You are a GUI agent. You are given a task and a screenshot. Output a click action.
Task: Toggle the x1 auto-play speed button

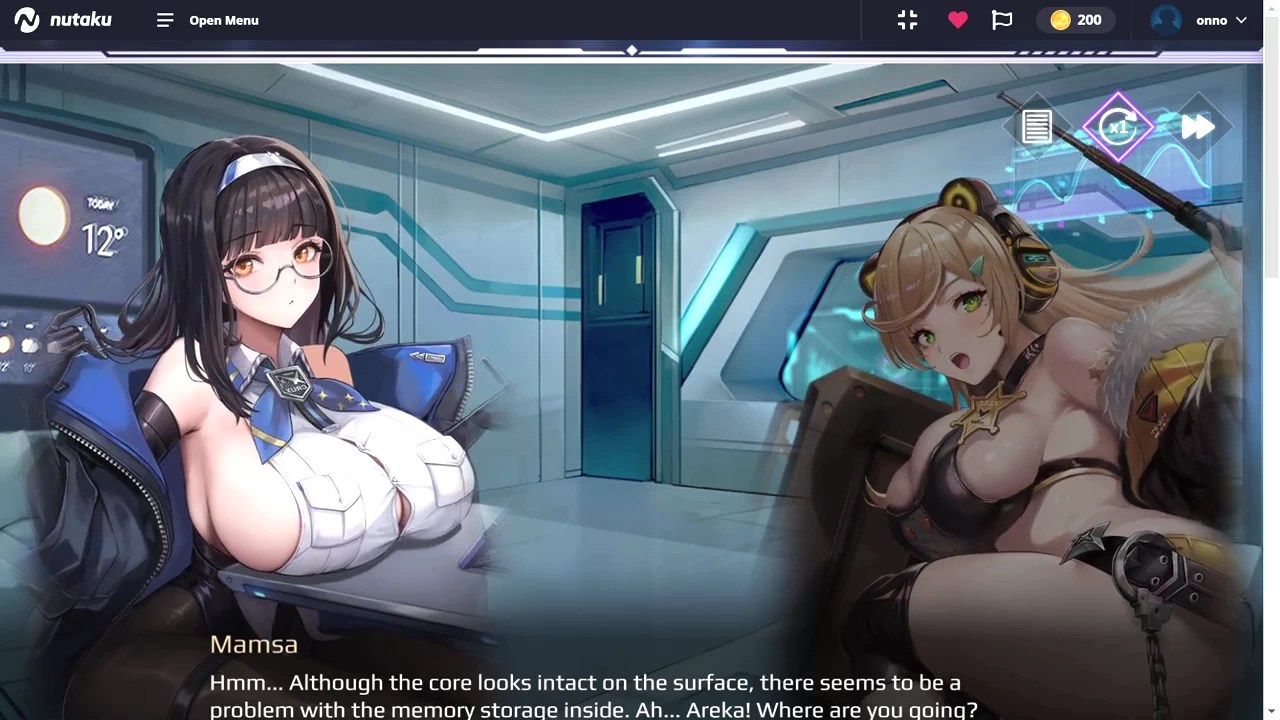tap(1118, 127)
